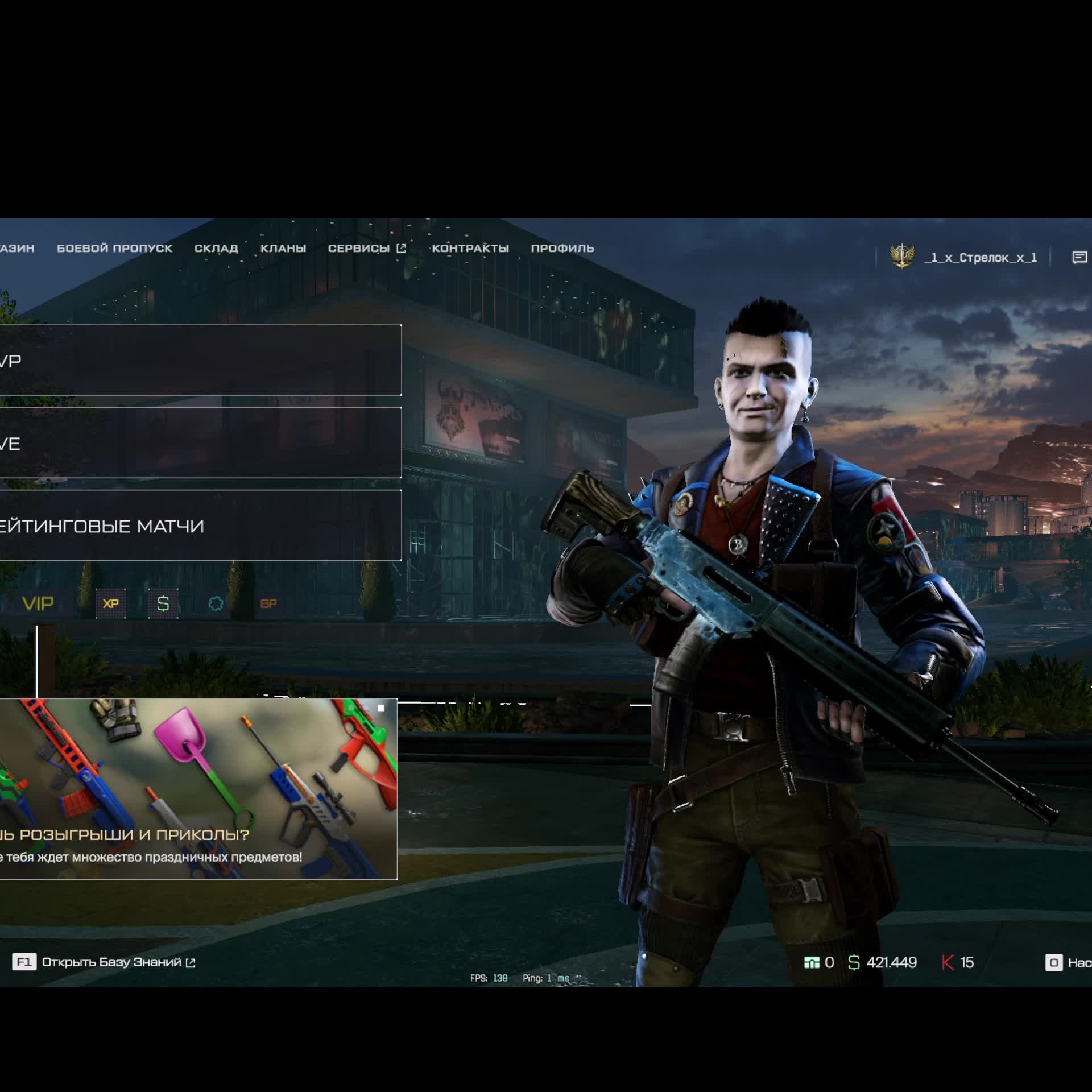The image size is (1092, 1092).
Task: Switch to the Склад tab
Action: [x=216, y=248]
